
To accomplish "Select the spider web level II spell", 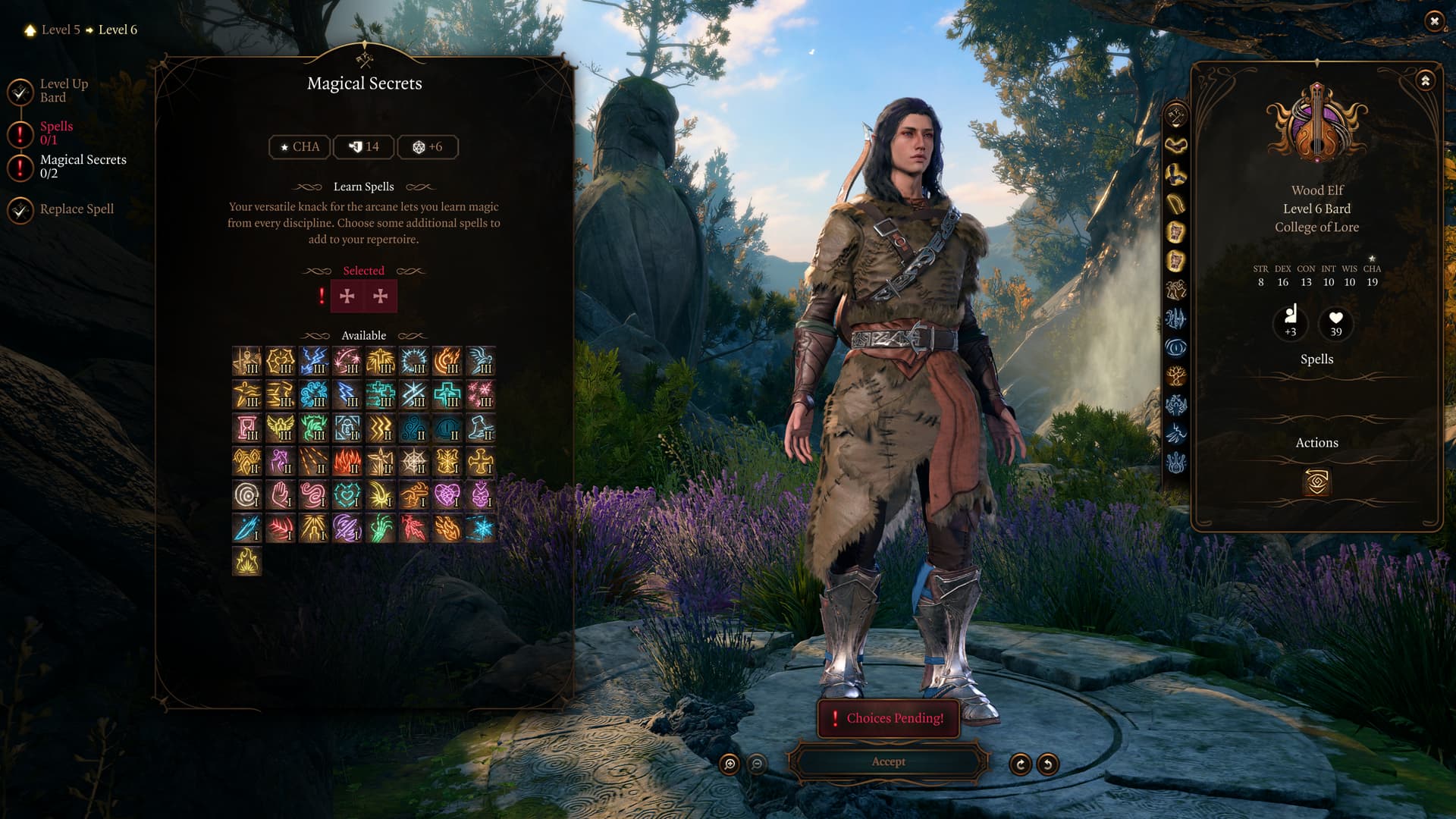I will click(x=414, y=461).
